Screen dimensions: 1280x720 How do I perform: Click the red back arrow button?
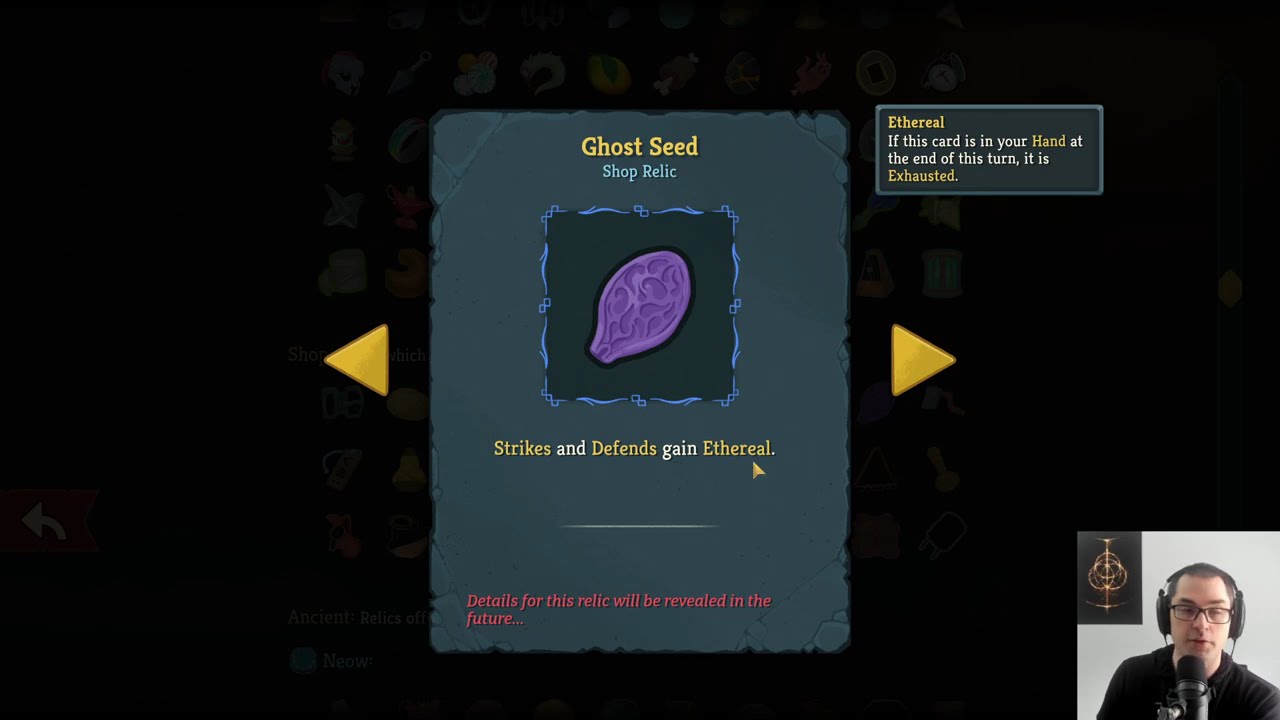(x=45, y=521)
